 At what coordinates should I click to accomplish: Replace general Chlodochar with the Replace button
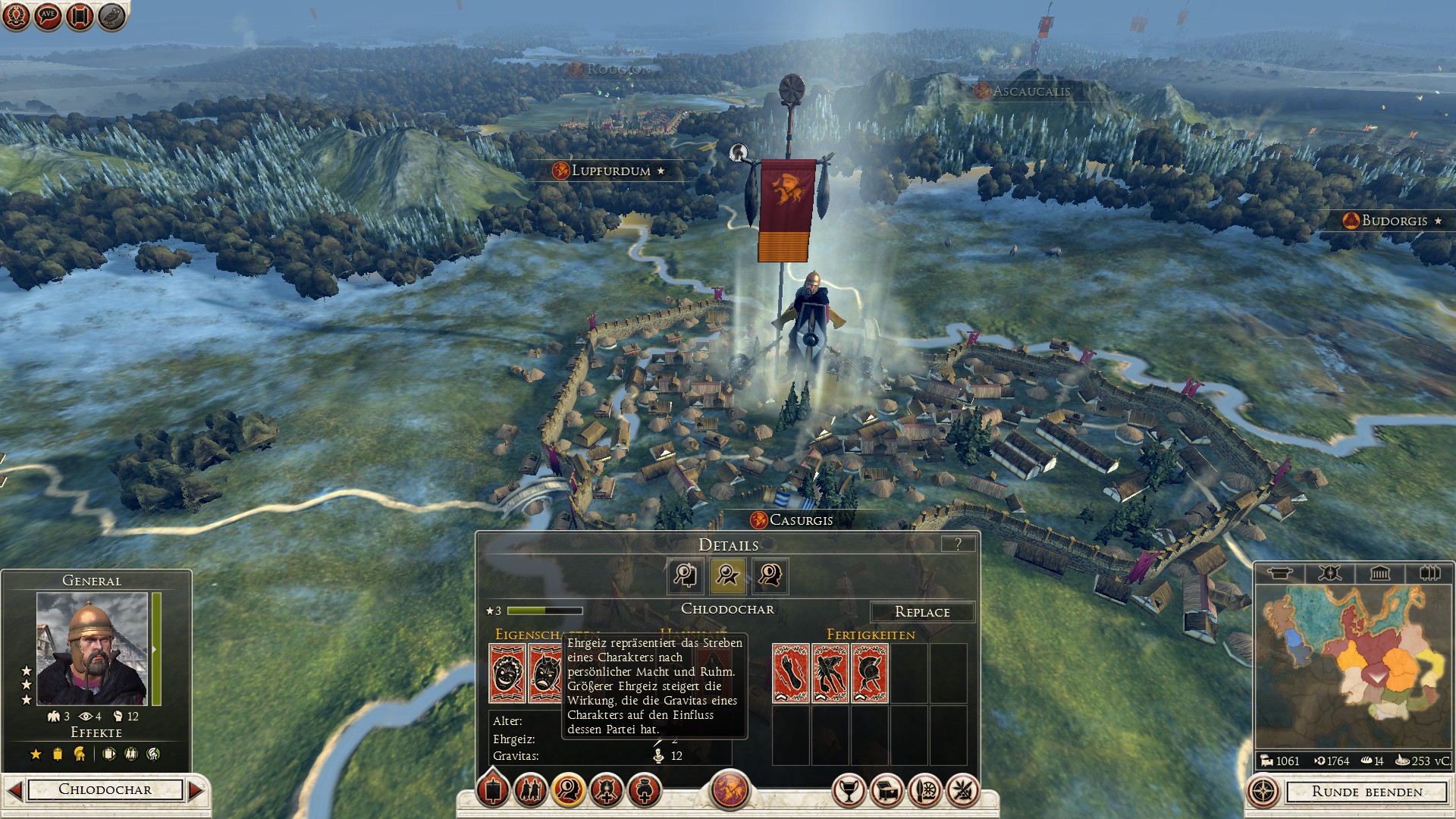[x=922, y=612]
